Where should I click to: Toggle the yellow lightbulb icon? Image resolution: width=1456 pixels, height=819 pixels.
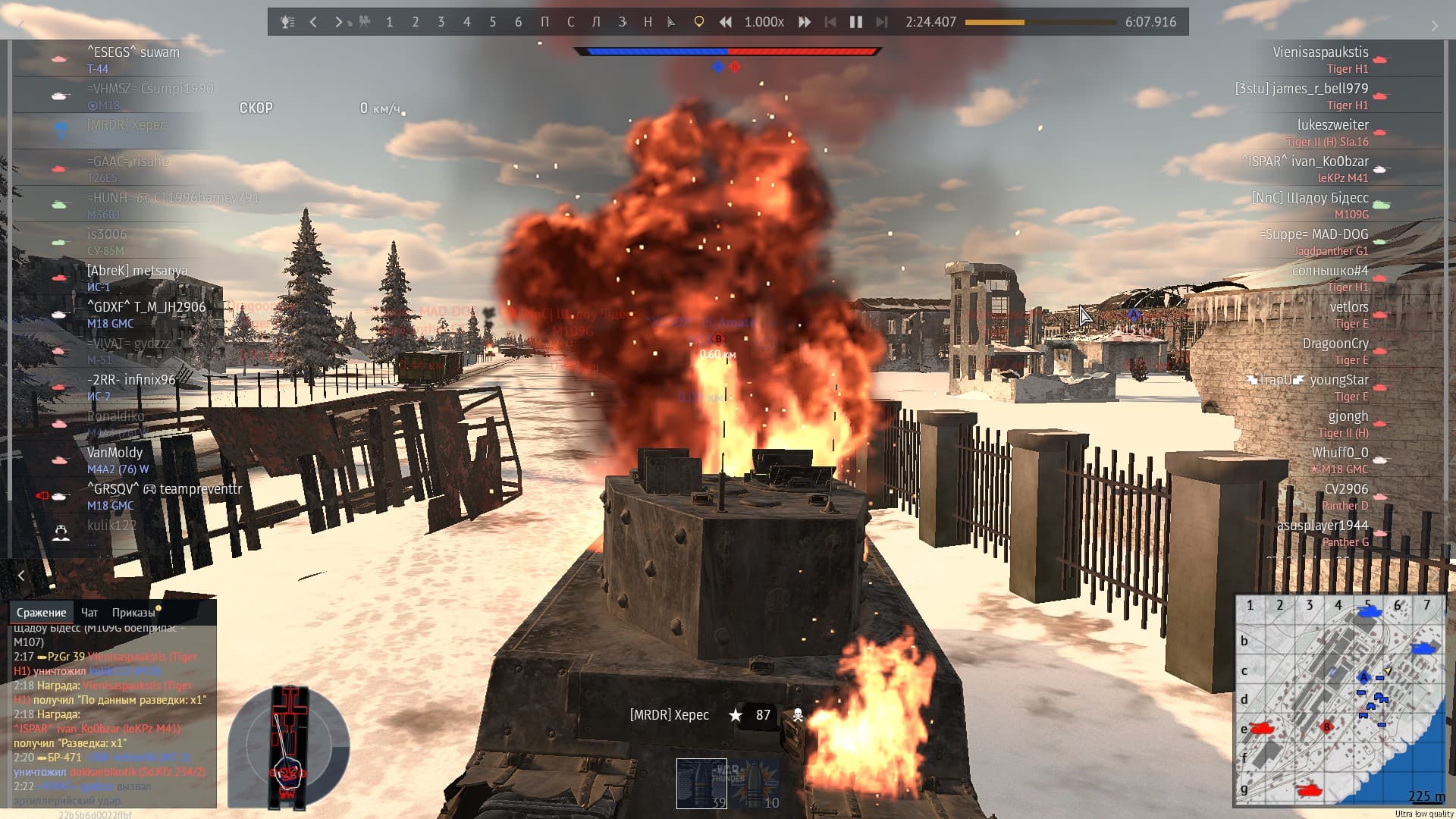coord(698,22)
